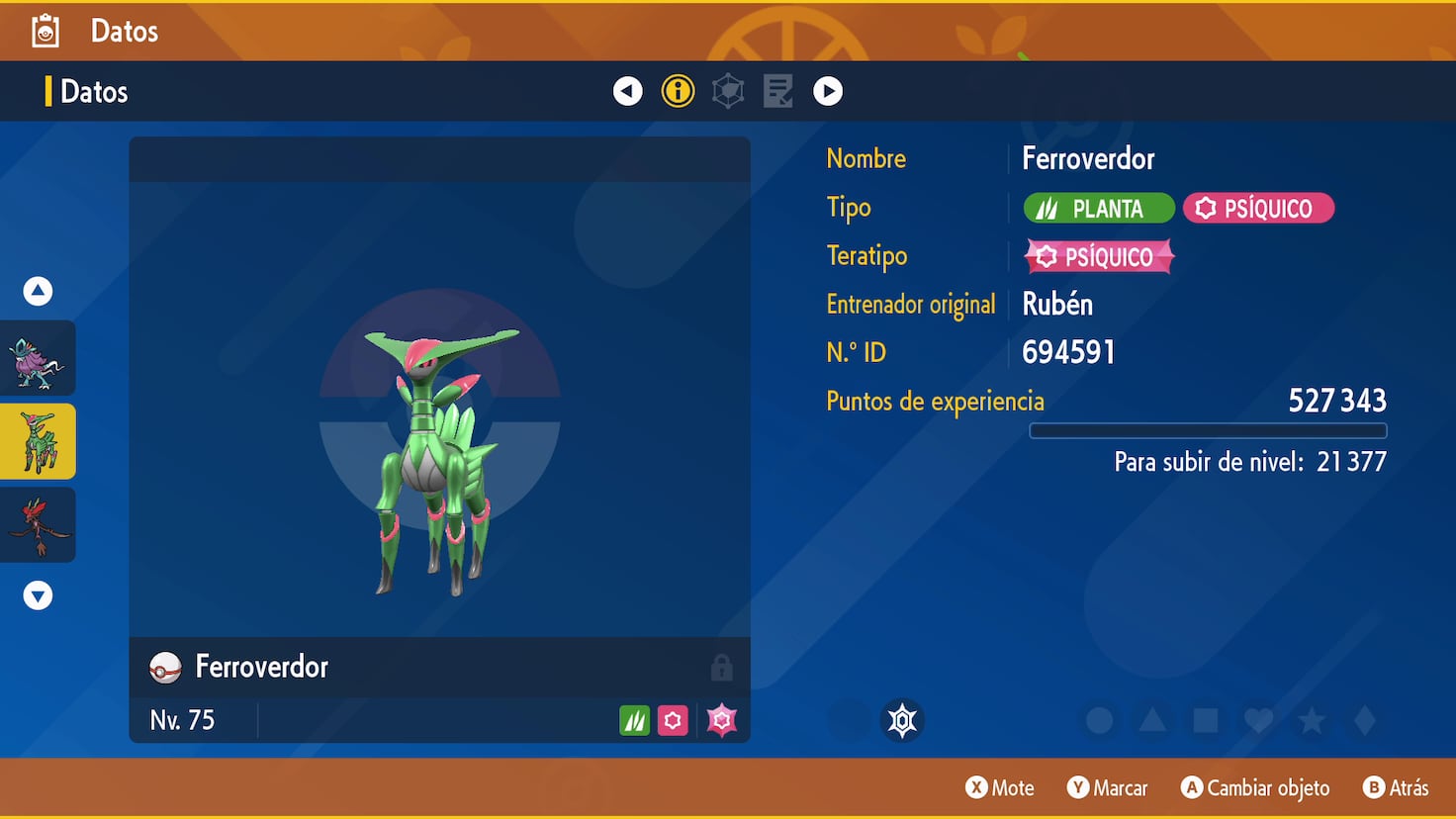Open the Pokémon info summary tab

point(678,90)
